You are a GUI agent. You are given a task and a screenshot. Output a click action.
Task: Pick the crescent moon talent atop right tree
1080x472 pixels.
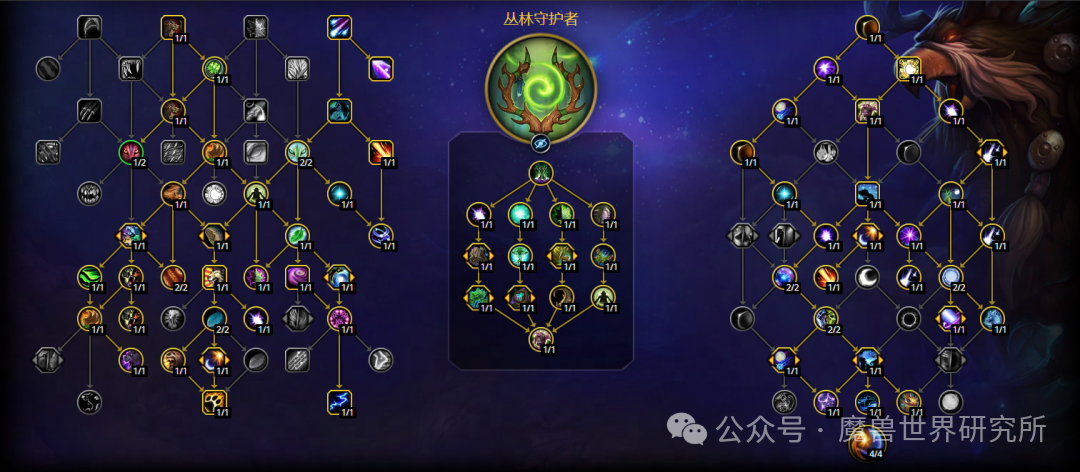pyautogui.click(x=867, y=27)
